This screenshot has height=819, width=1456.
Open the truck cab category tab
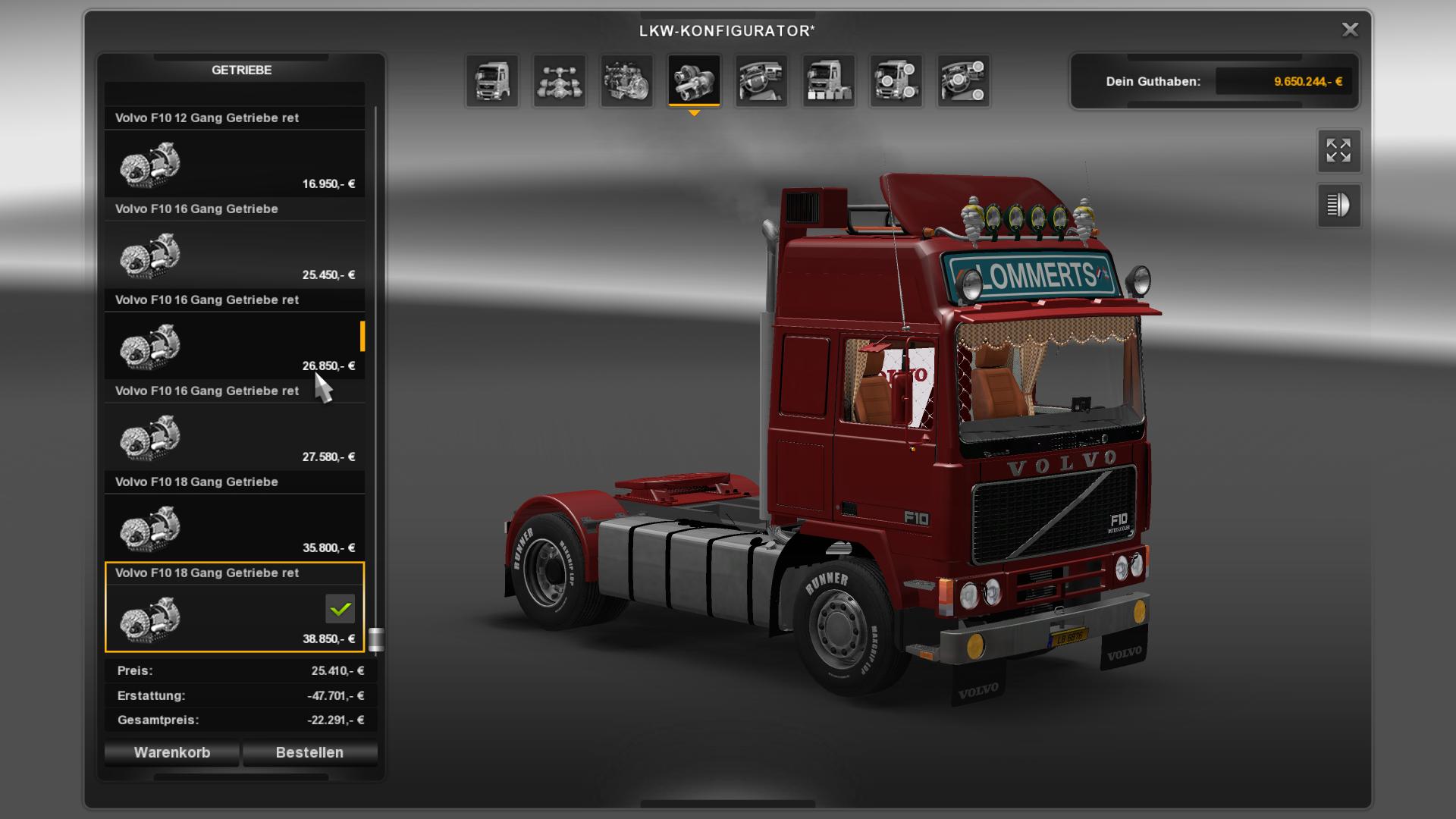pos(492,80)
